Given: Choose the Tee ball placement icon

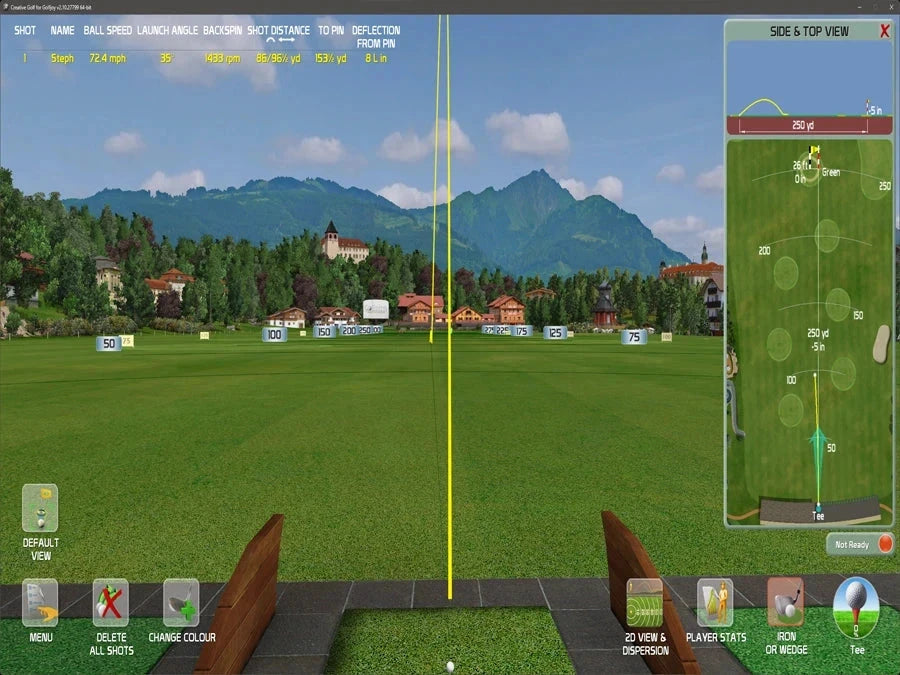Looking at the screenshot, I should [x=856, y=606].
